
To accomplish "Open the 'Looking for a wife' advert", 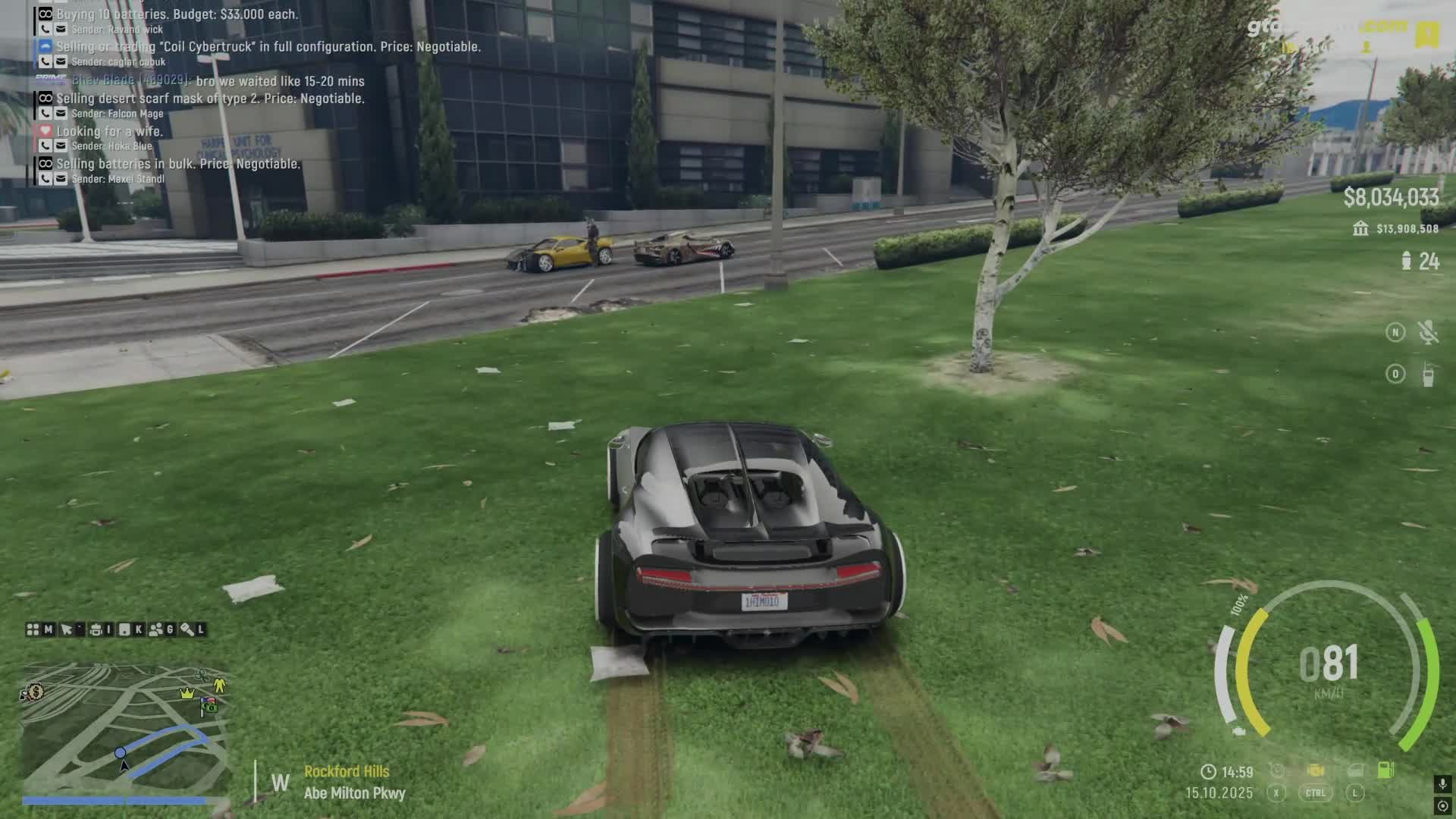I will [x=109, y=131].
